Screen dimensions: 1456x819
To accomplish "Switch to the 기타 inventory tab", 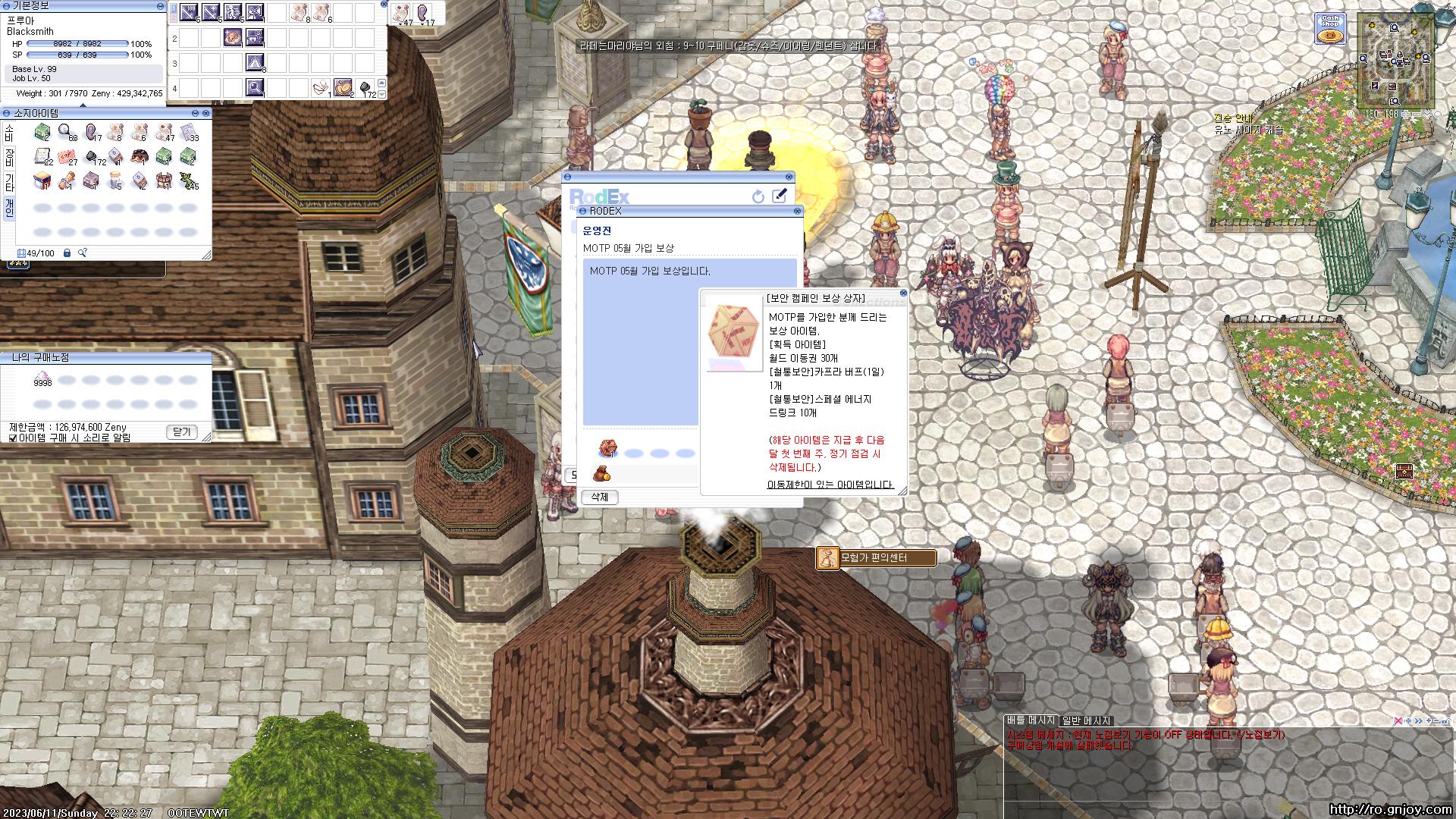I will pyautogui.click(x=9, y=182).
